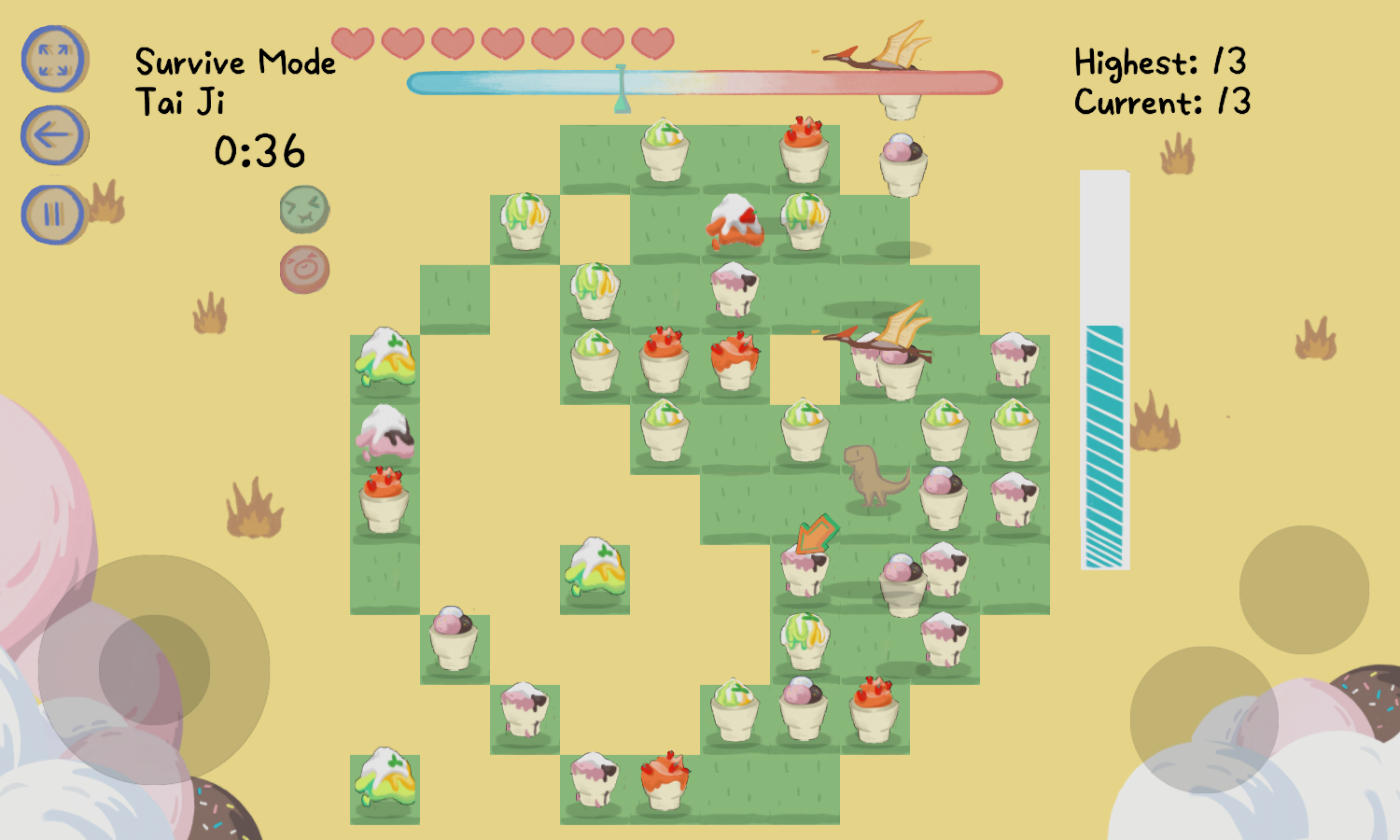The height and width of the screenshot is (840, 1400).
Task: Go back using the left arrow button
Action: pyautogui.click(x=54, y=136)
